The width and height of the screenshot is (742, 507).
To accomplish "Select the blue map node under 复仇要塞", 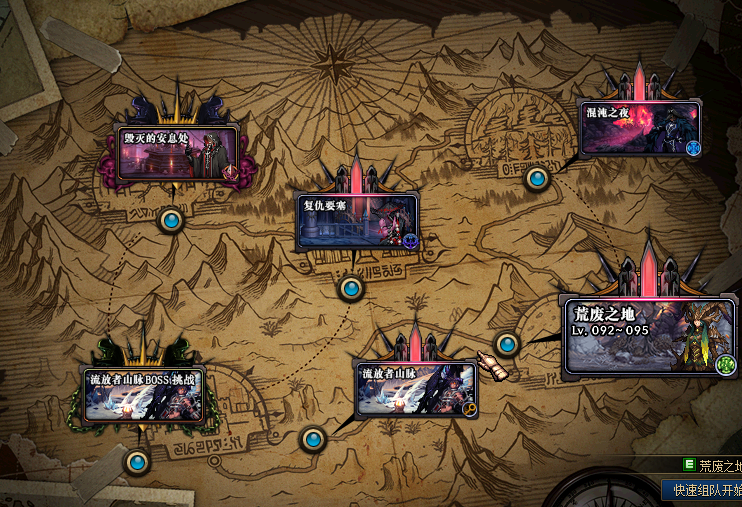I will (350, 289).
